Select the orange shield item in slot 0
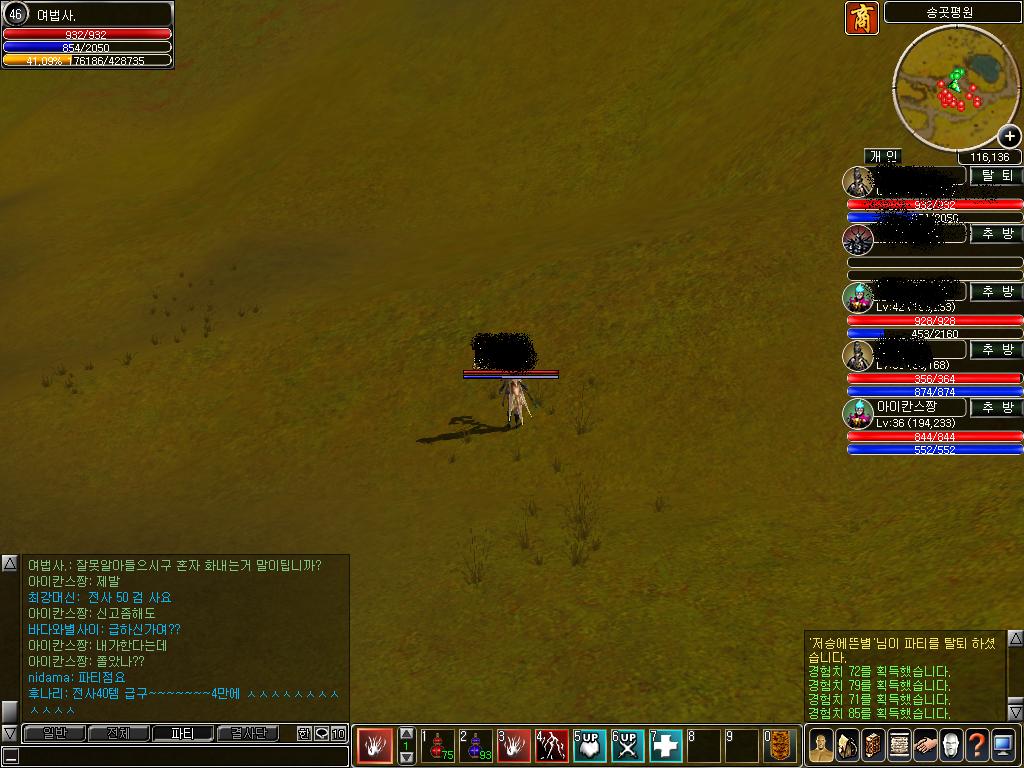1024x768 pixels. point(780,746)
